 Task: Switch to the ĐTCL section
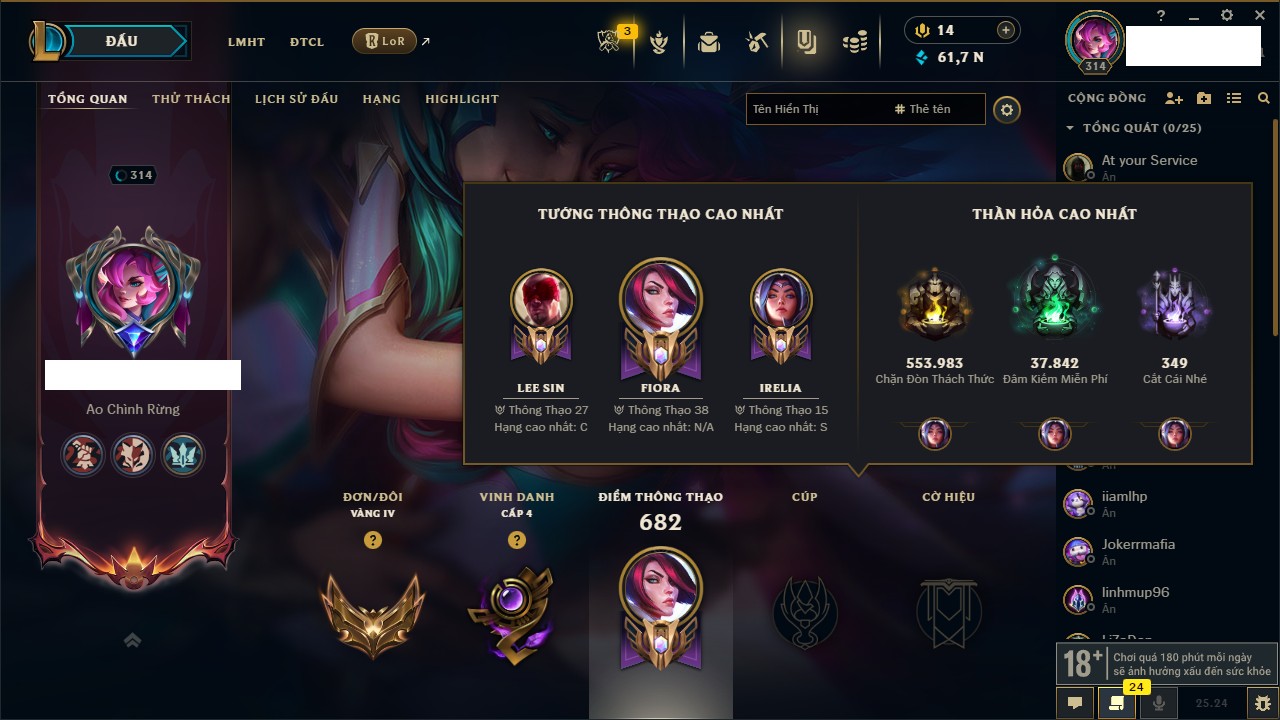pyautogui.click(x=307, y=42)
